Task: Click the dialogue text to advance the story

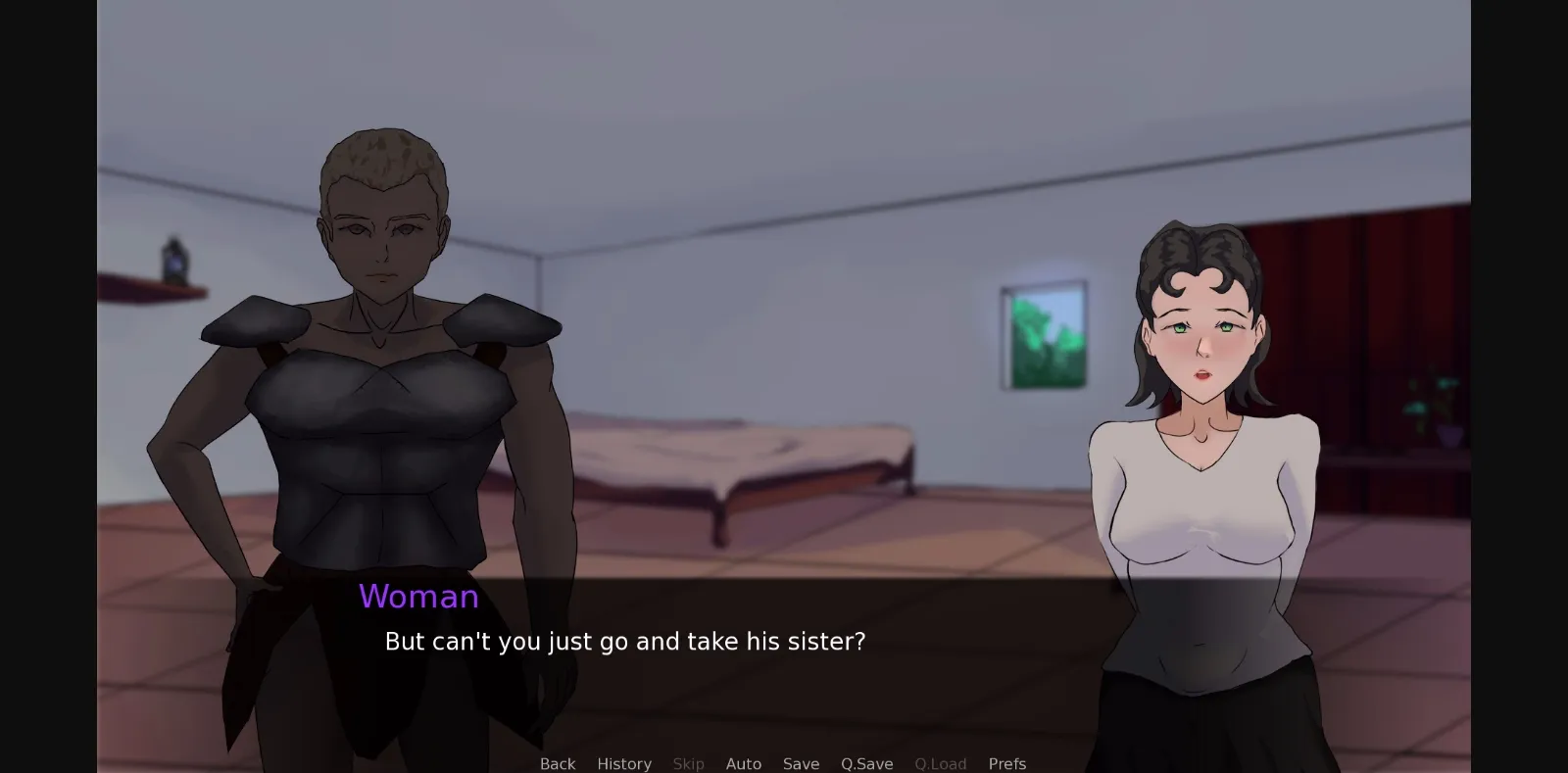Action: (x=624, y=642)
